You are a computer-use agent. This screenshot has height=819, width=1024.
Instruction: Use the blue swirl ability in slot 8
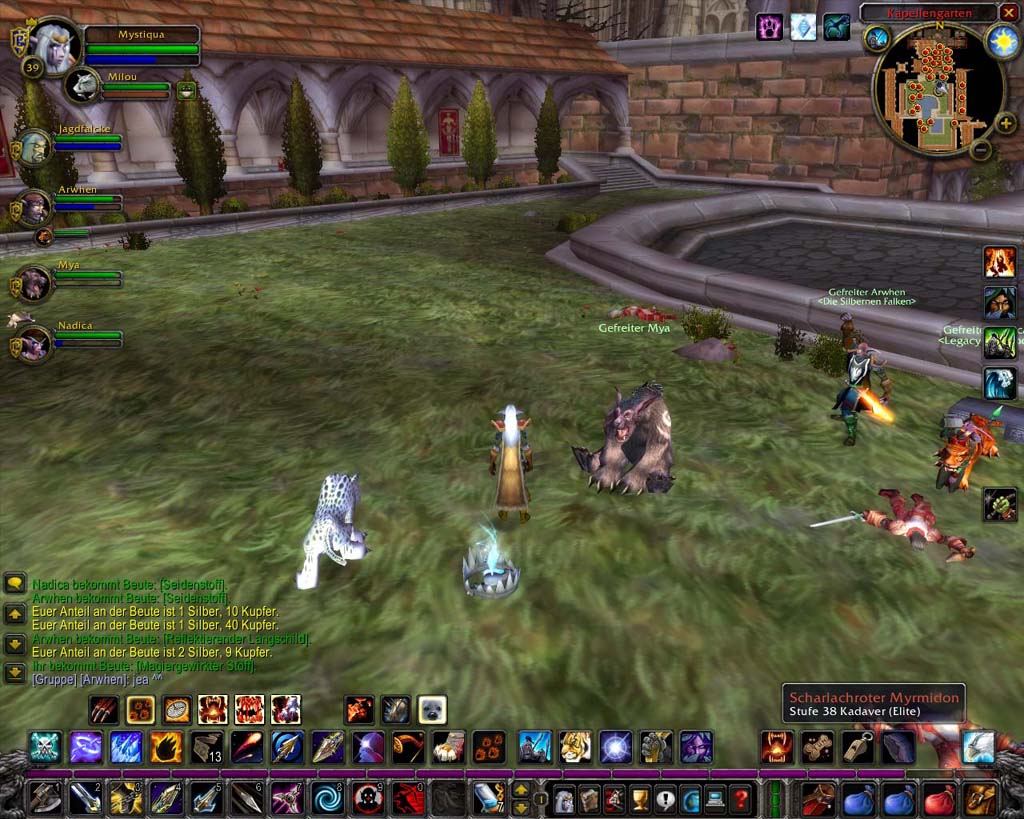[x=327, y=799]
